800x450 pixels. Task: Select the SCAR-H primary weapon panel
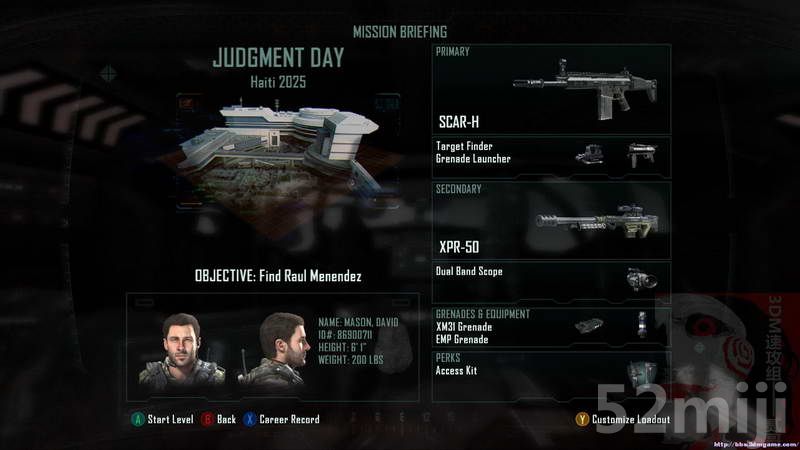pyautogui.click(x=551, y=90)
